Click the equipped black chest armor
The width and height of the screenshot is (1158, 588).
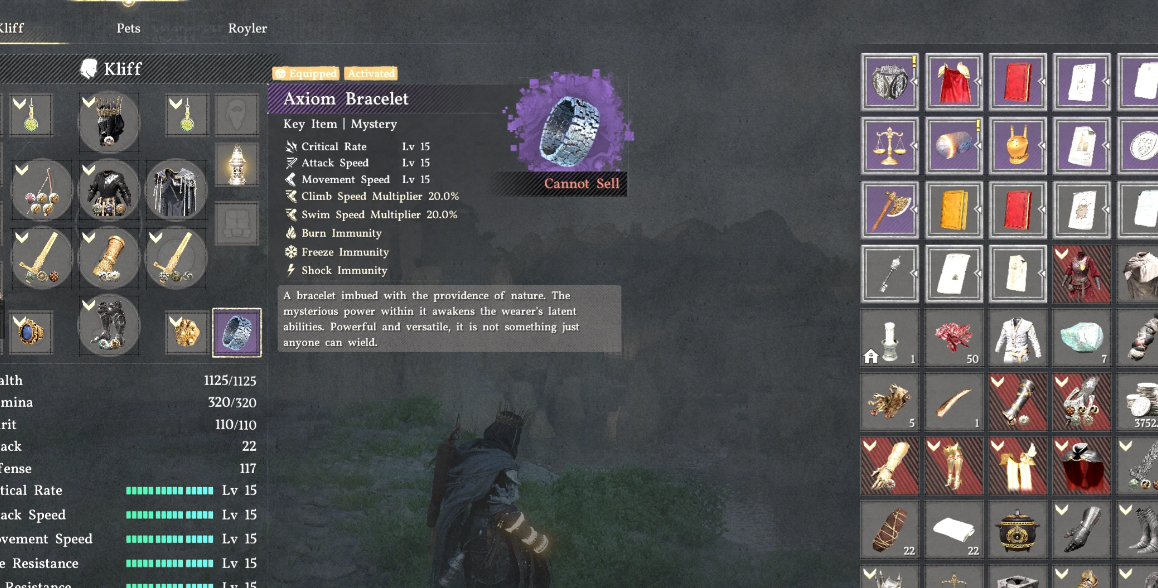click(108, 188)
